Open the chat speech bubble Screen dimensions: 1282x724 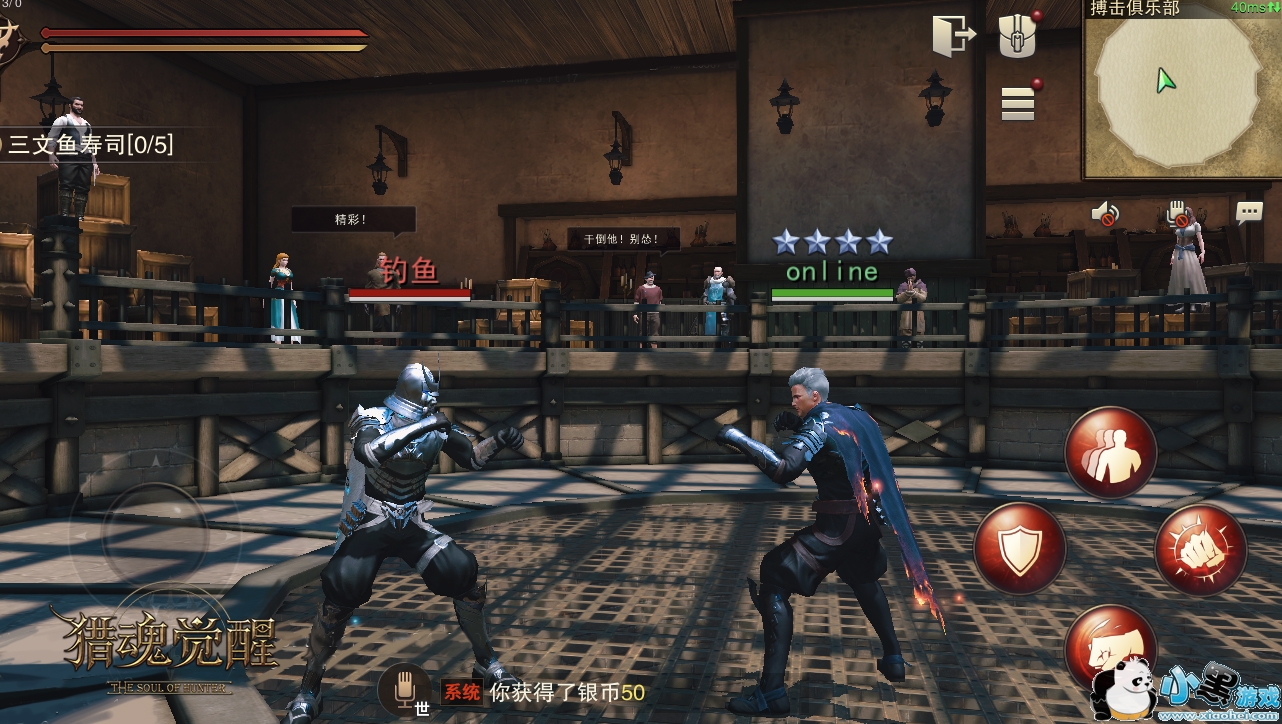(x=1249, y=212)
